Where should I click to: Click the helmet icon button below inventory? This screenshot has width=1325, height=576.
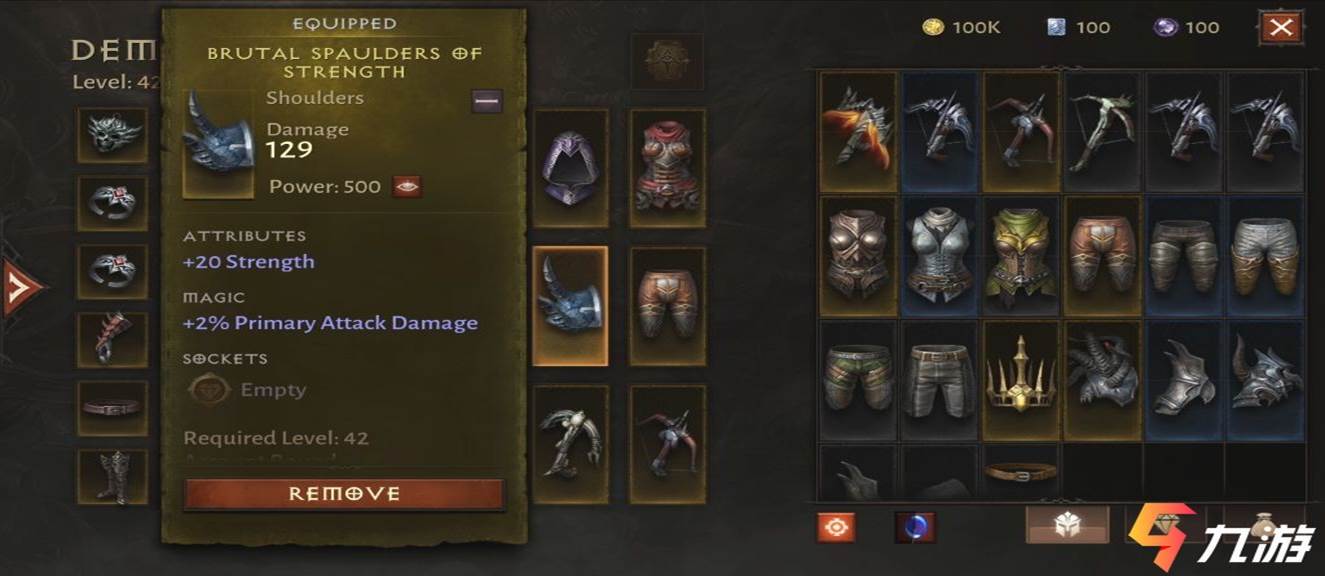(1066, 526)
